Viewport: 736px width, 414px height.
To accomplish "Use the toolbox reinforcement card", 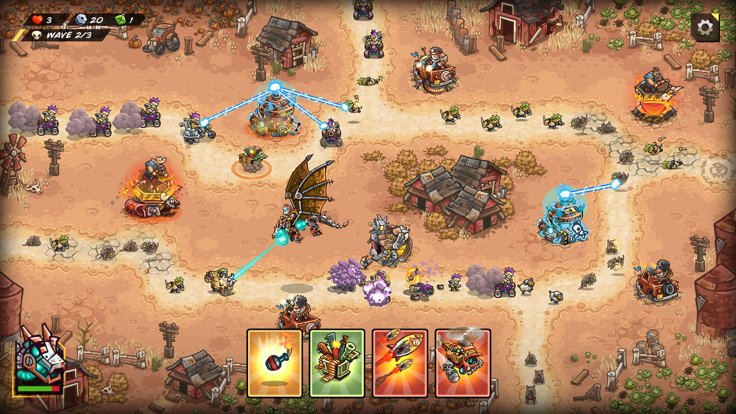I will pyautogui.click(x=337, y=363).
